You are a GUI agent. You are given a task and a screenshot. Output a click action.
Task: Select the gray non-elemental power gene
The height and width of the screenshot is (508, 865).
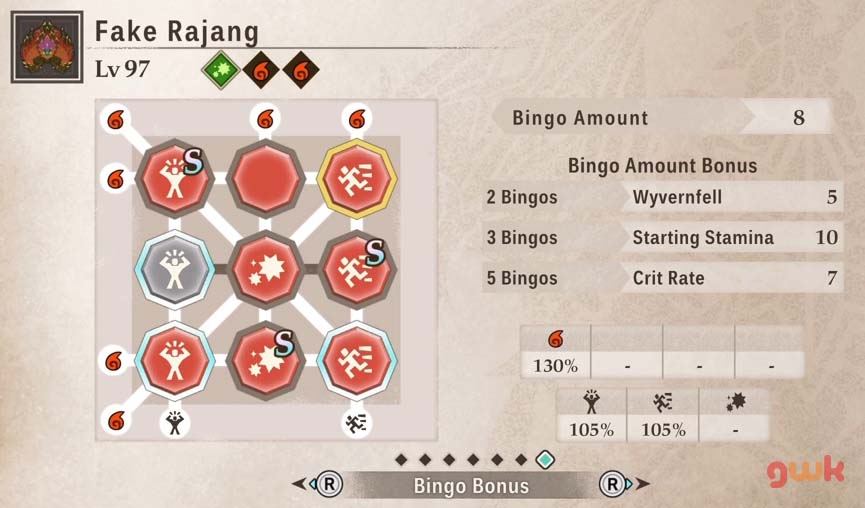click(175, 269)
